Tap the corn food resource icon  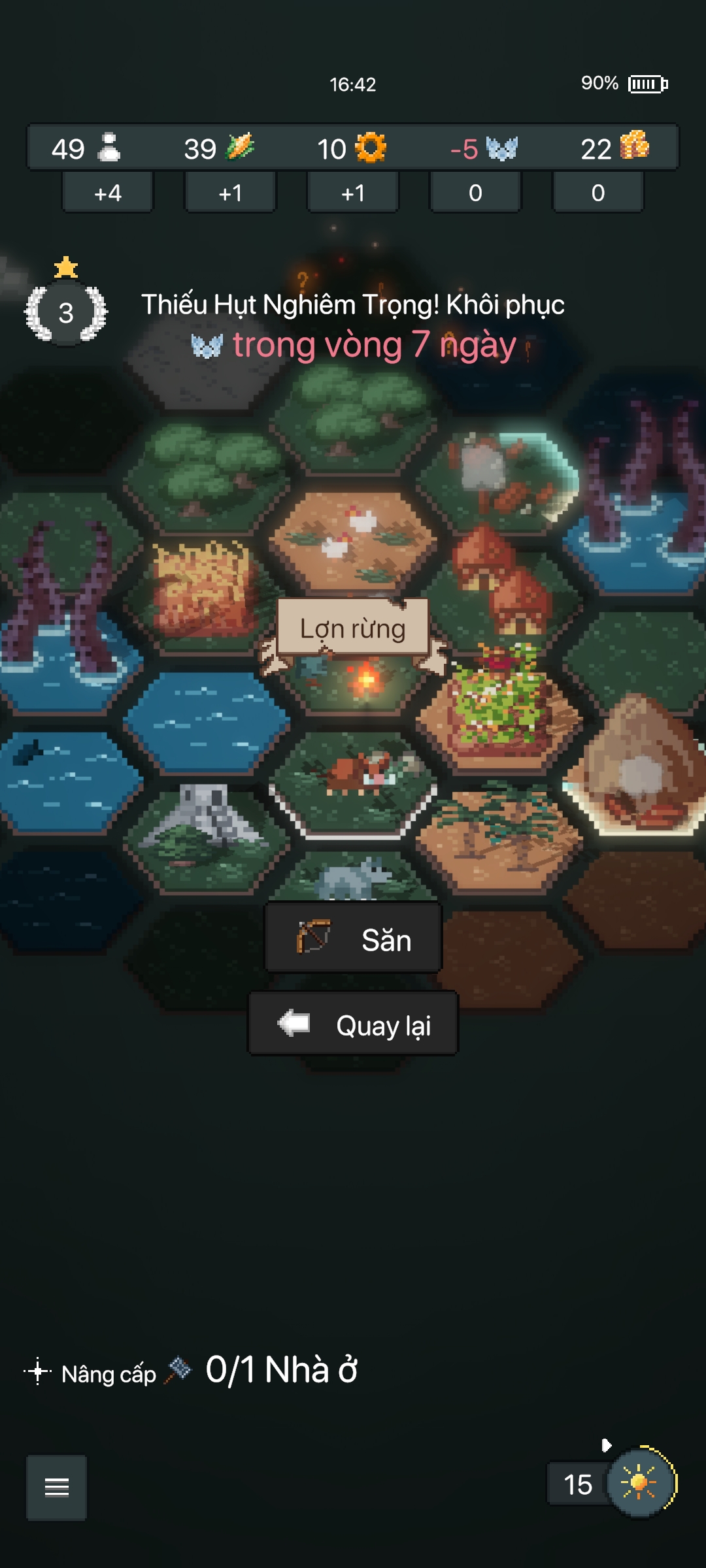[239, 147]
